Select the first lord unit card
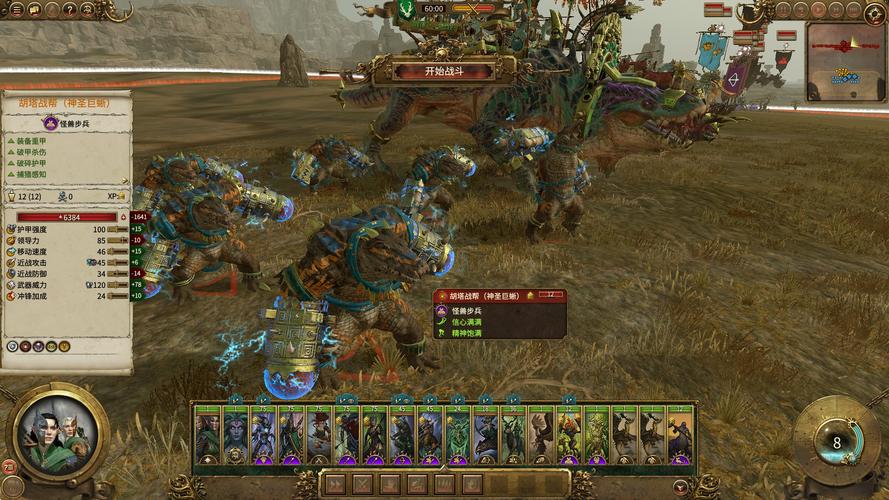This screenshot has width=889, height=500. click(x=207, y=435)
